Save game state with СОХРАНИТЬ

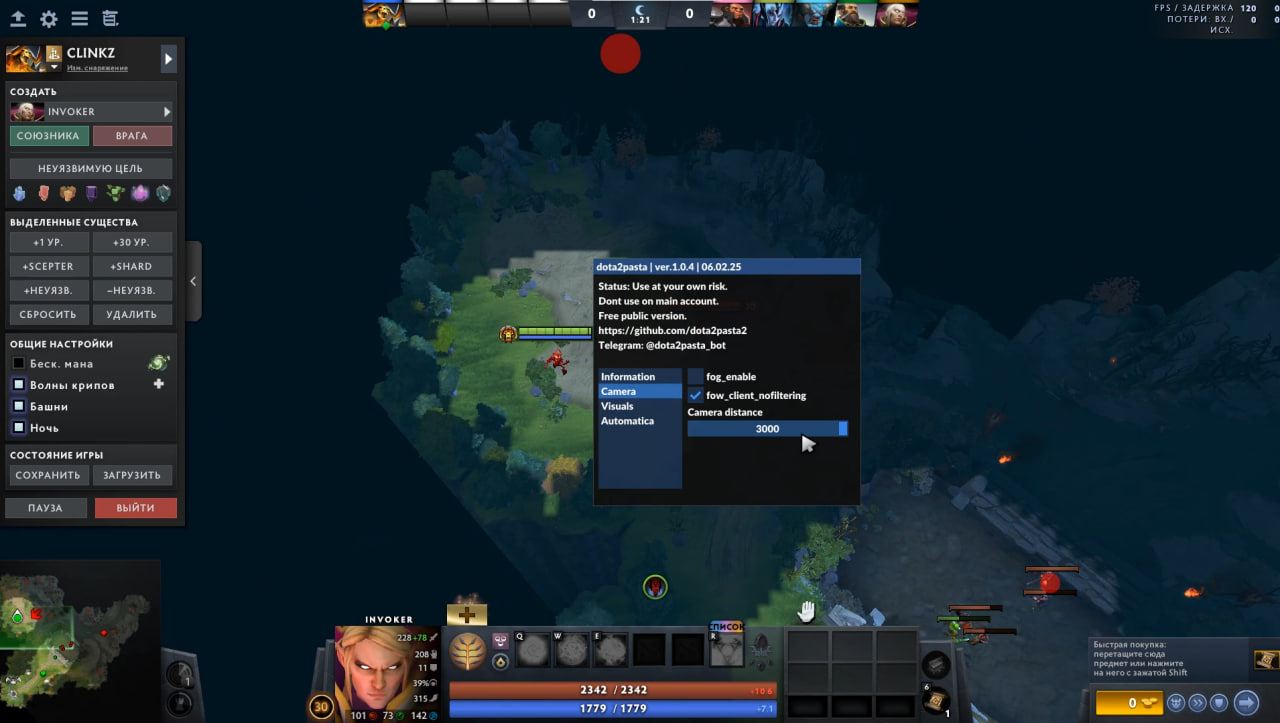pyautogui.click(x=48, y=476)
